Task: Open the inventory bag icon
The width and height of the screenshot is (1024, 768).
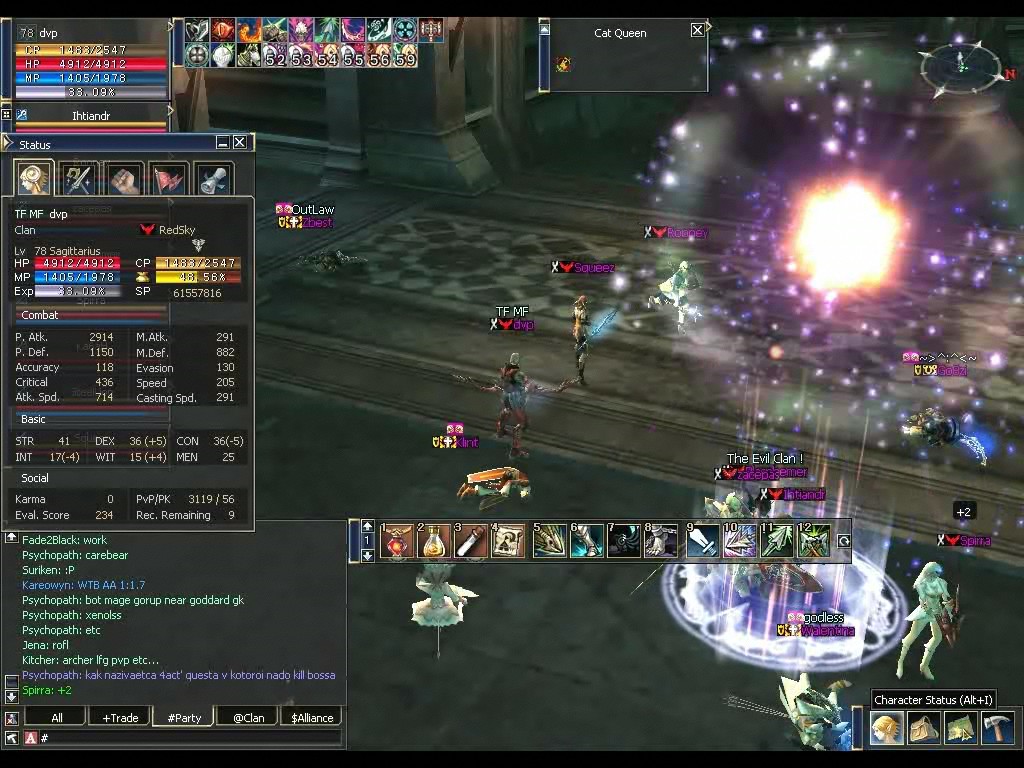Action: [922, 729]
